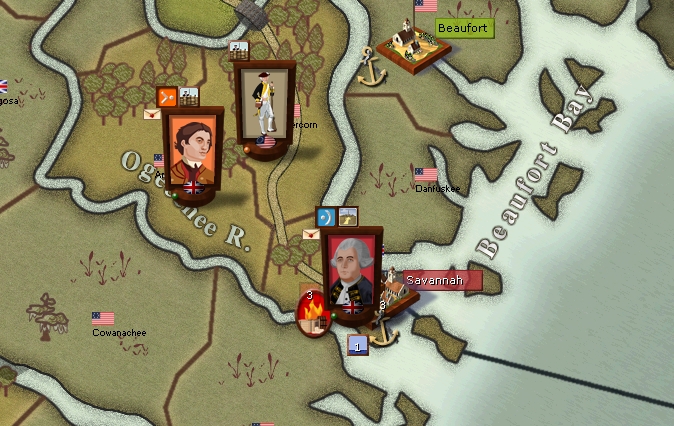Click the envelope icon beside Savannah general
674x426 pixels.
[x=311, y=234]
